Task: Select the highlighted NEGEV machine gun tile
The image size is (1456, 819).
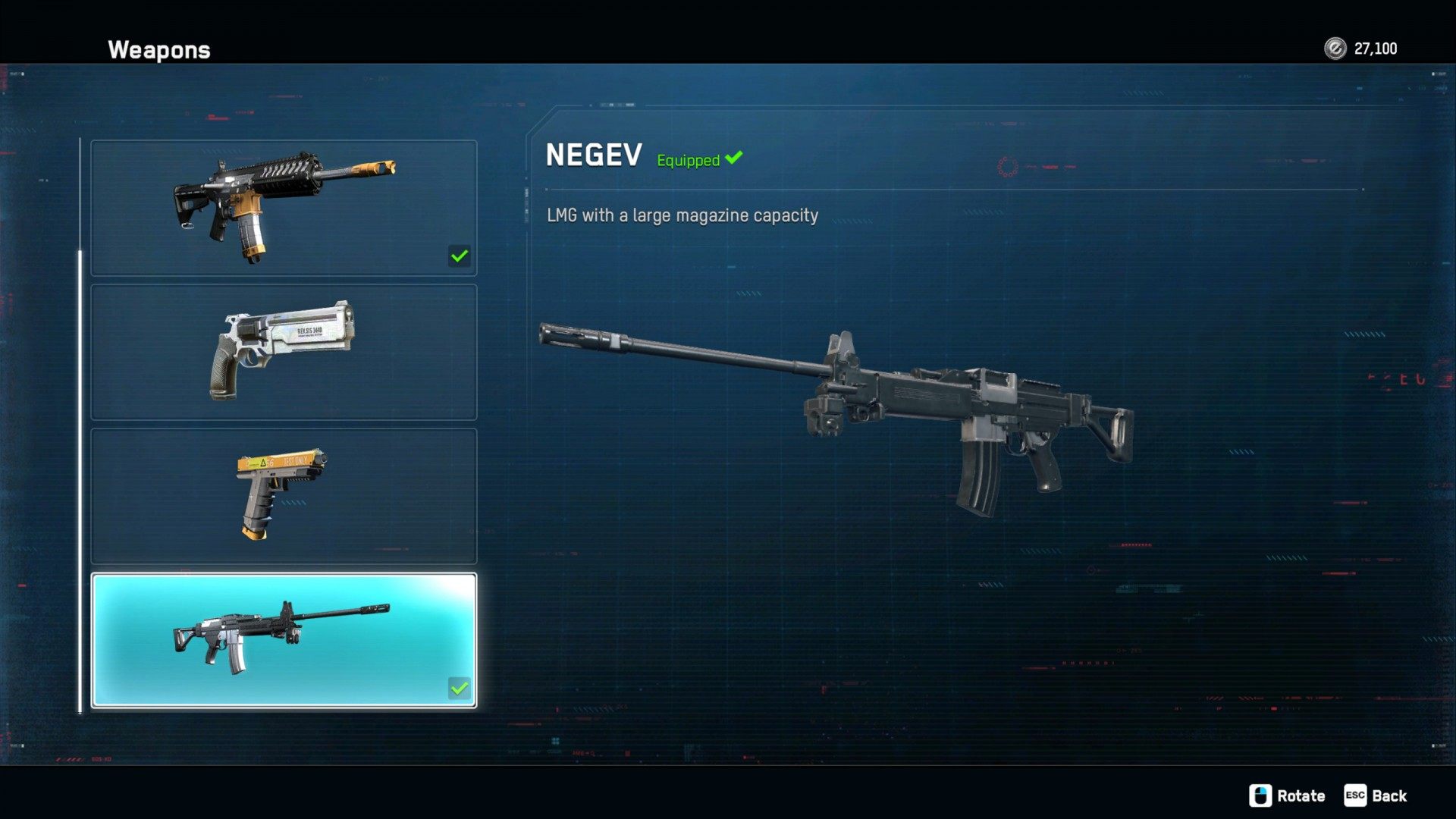Action: (x=284, y=640)
